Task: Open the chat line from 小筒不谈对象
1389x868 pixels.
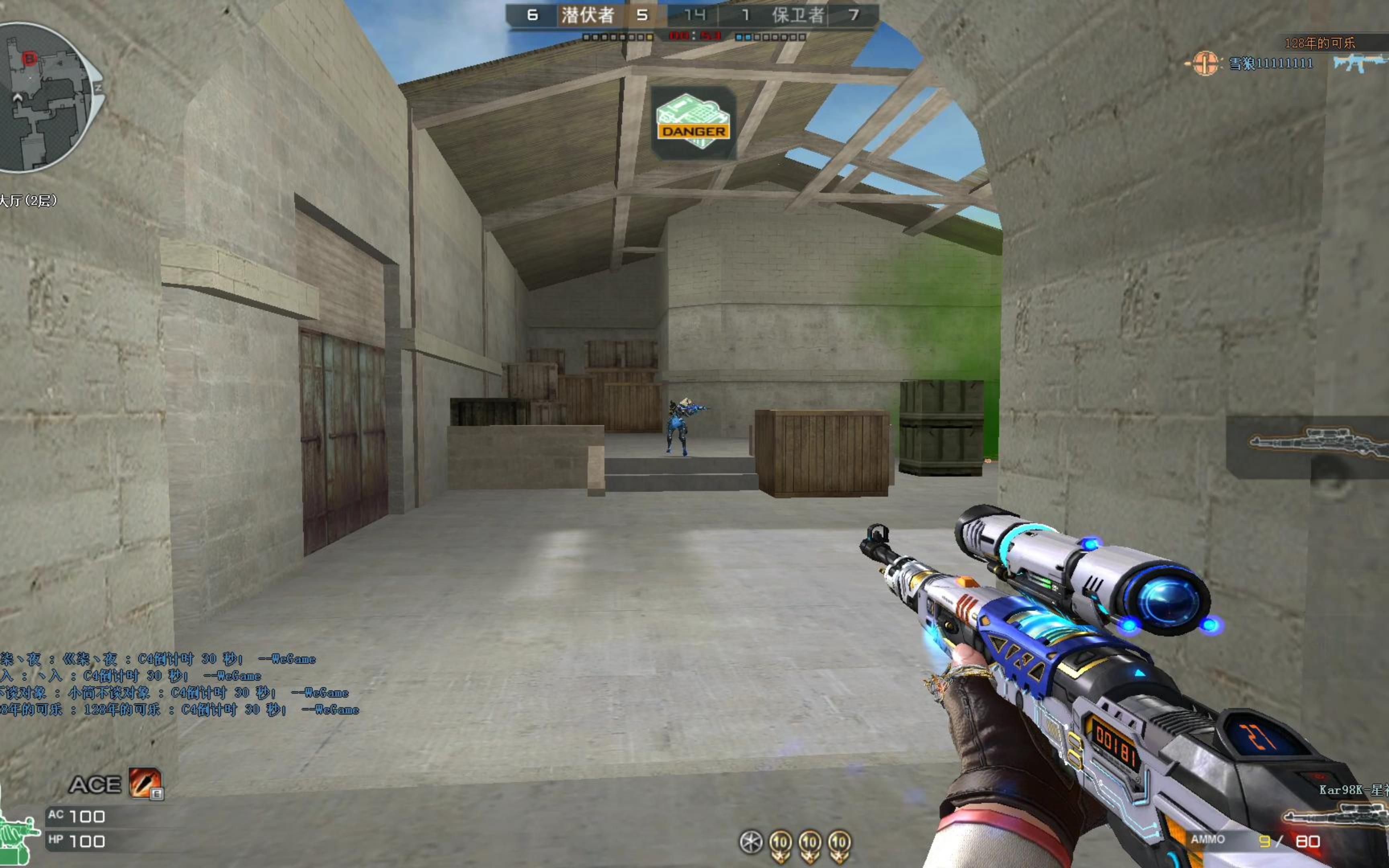Action: point(172,693)
